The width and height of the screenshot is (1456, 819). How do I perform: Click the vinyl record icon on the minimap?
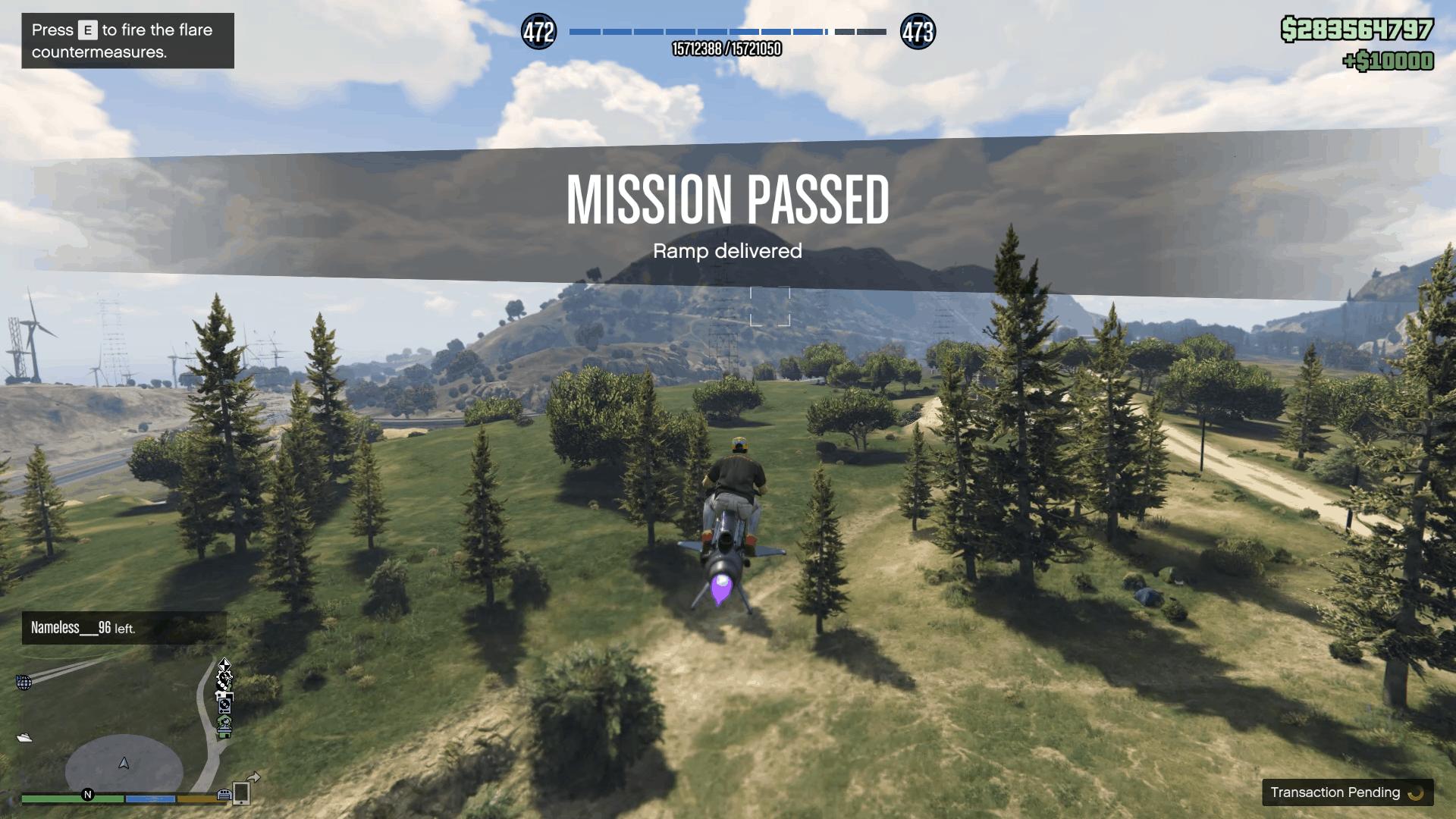(x=224, y=707)
